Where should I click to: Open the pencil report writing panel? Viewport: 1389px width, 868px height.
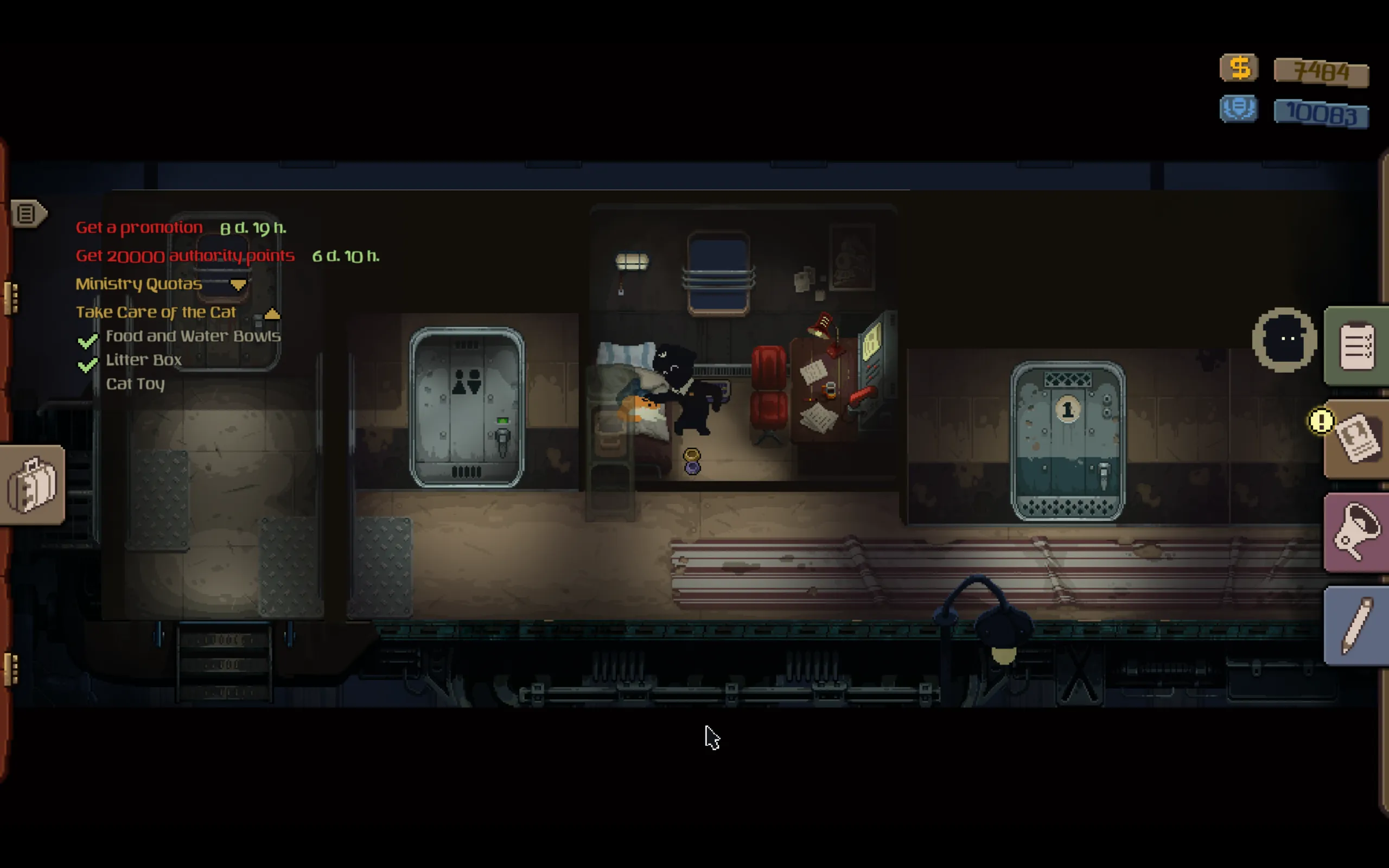click(x=1357, y=626)
